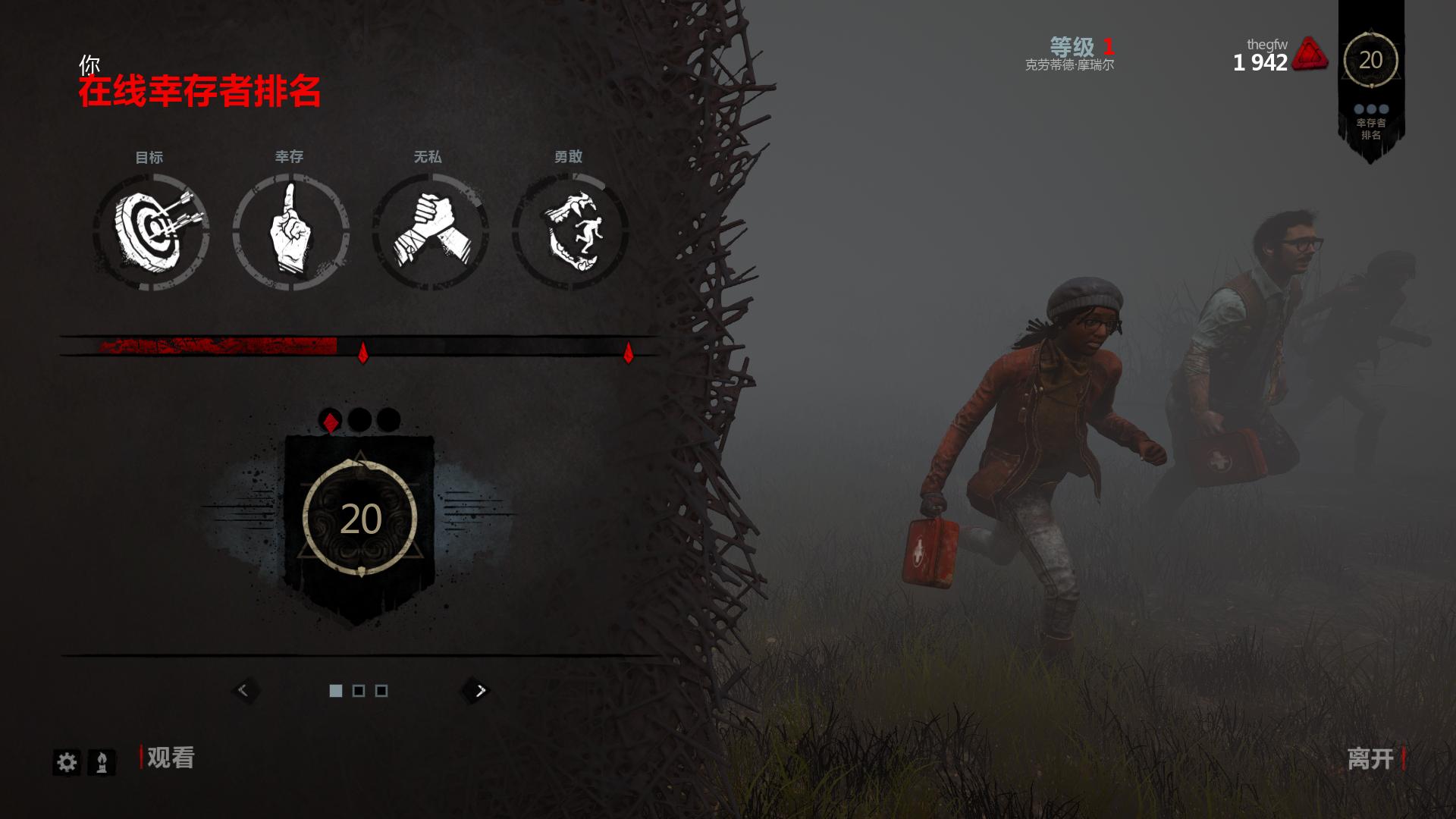
Task: Open the gear settings icon
Action: pyautogui.click(x=67, y=762)
